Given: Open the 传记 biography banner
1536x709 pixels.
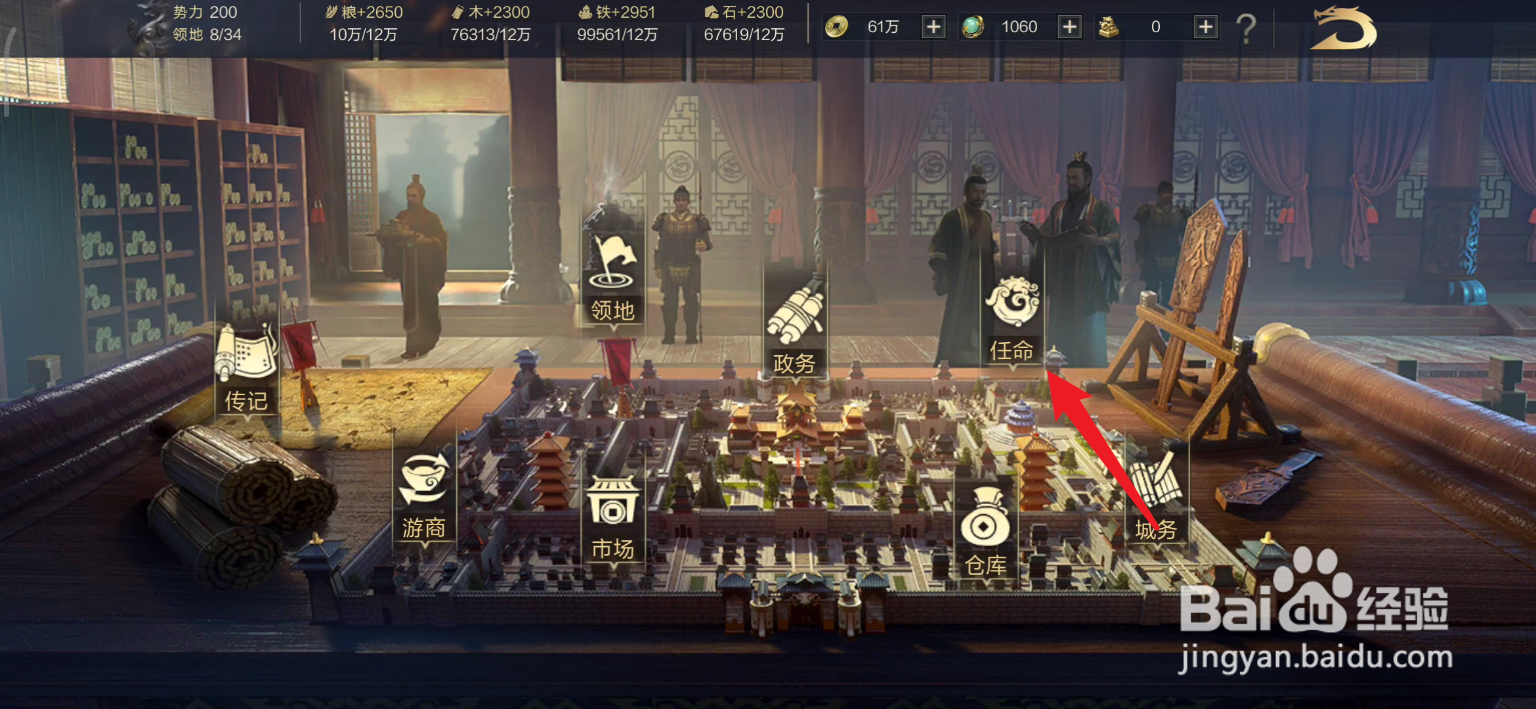Looking at the screenshot, I should coord(246,370).
